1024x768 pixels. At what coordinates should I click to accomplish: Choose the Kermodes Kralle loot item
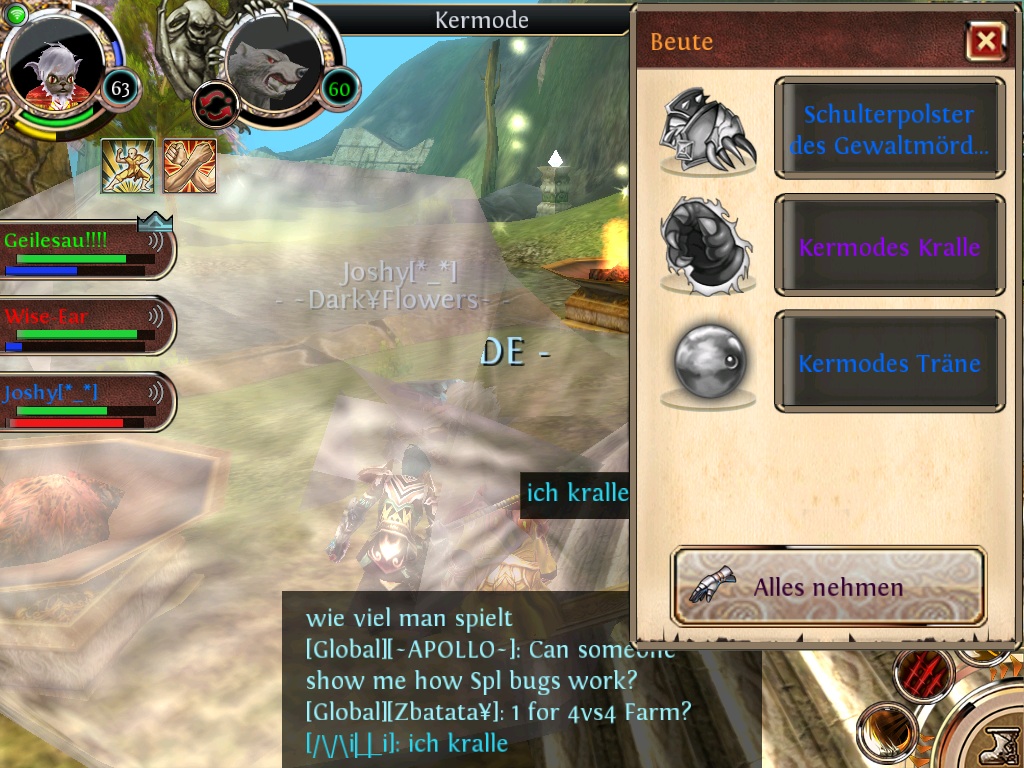tap(889, 246)
